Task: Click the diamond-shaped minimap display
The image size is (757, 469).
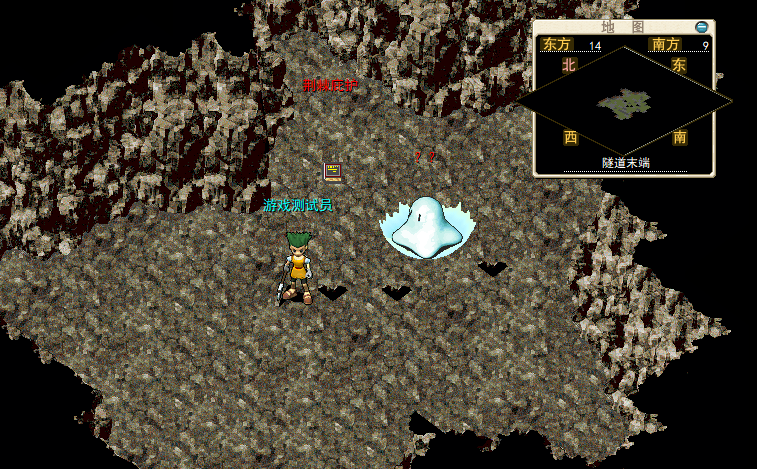Action: pos(625,101)
